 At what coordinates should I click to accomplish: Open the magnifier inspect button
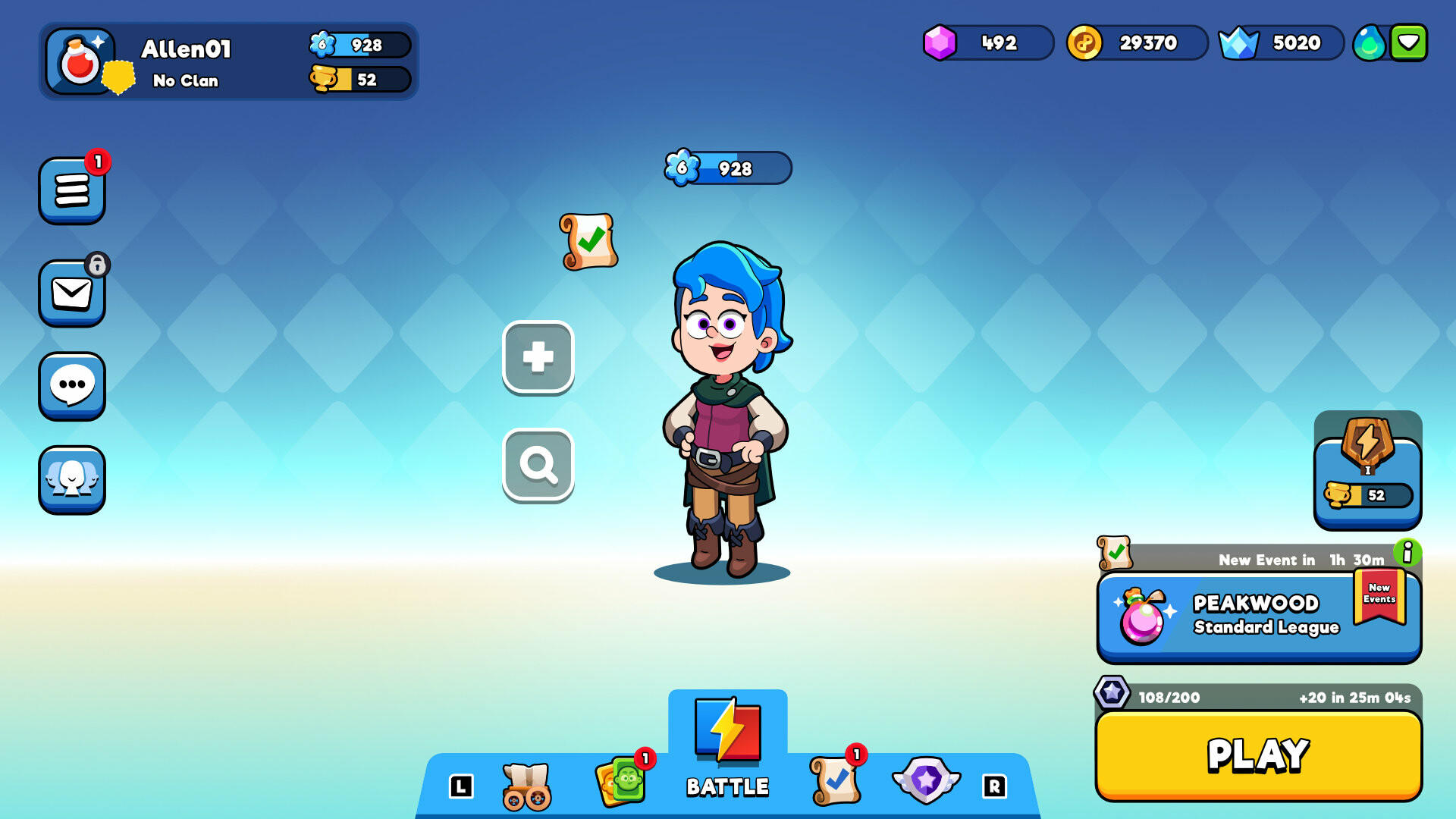point(538,464)
